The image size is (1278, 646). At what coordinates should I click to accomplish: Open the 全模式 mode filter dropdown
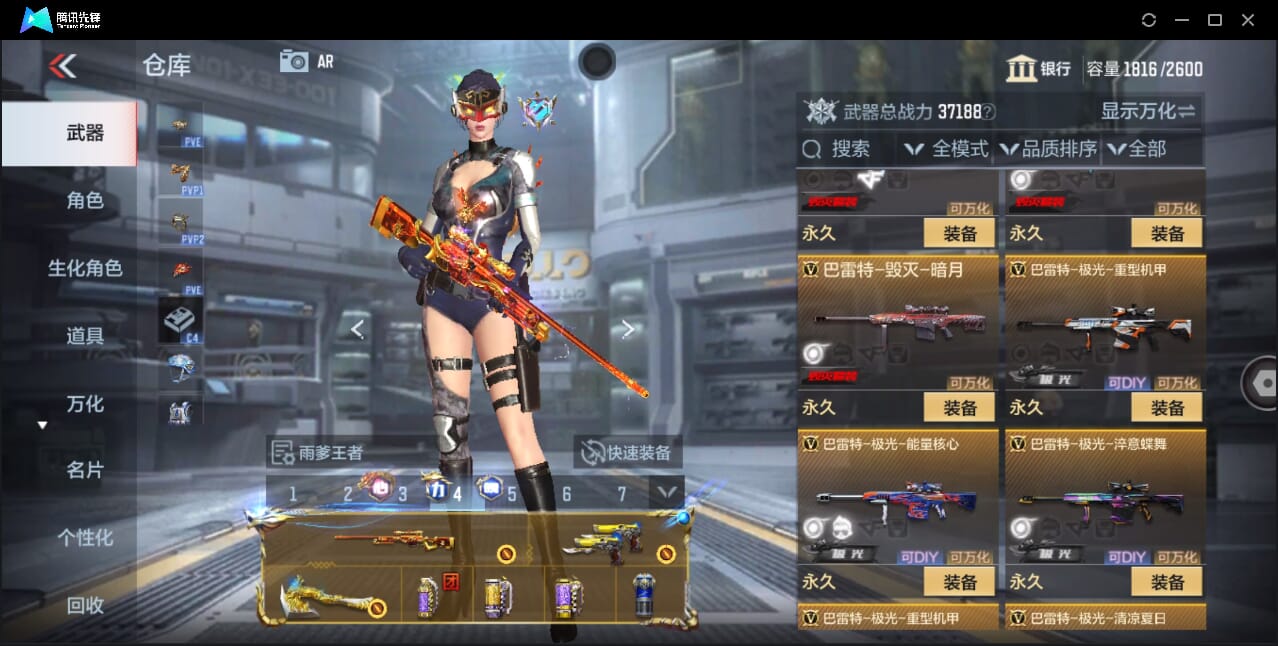947,149
